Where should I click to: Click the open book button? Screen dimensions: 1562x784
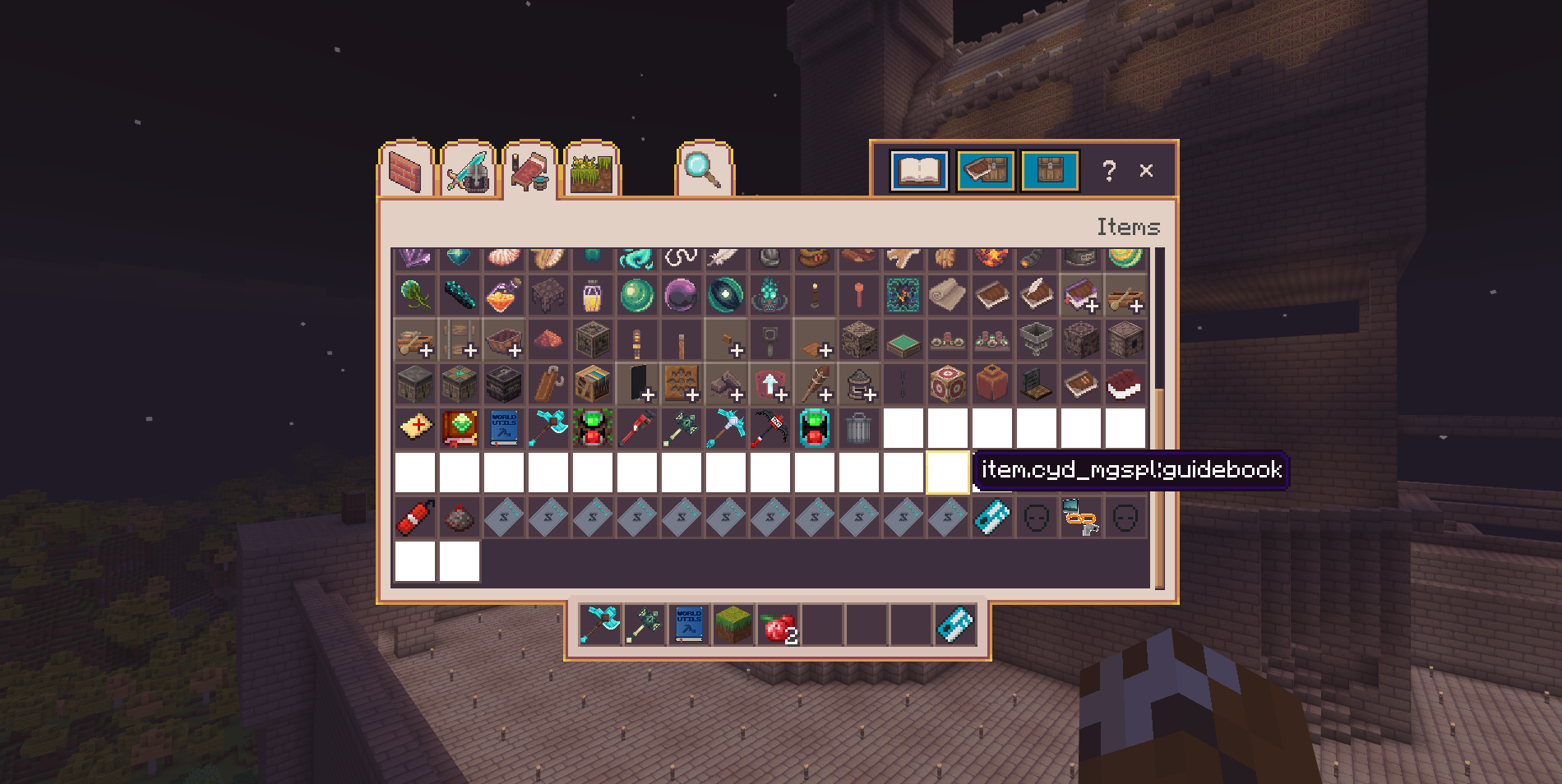point(920,171)
